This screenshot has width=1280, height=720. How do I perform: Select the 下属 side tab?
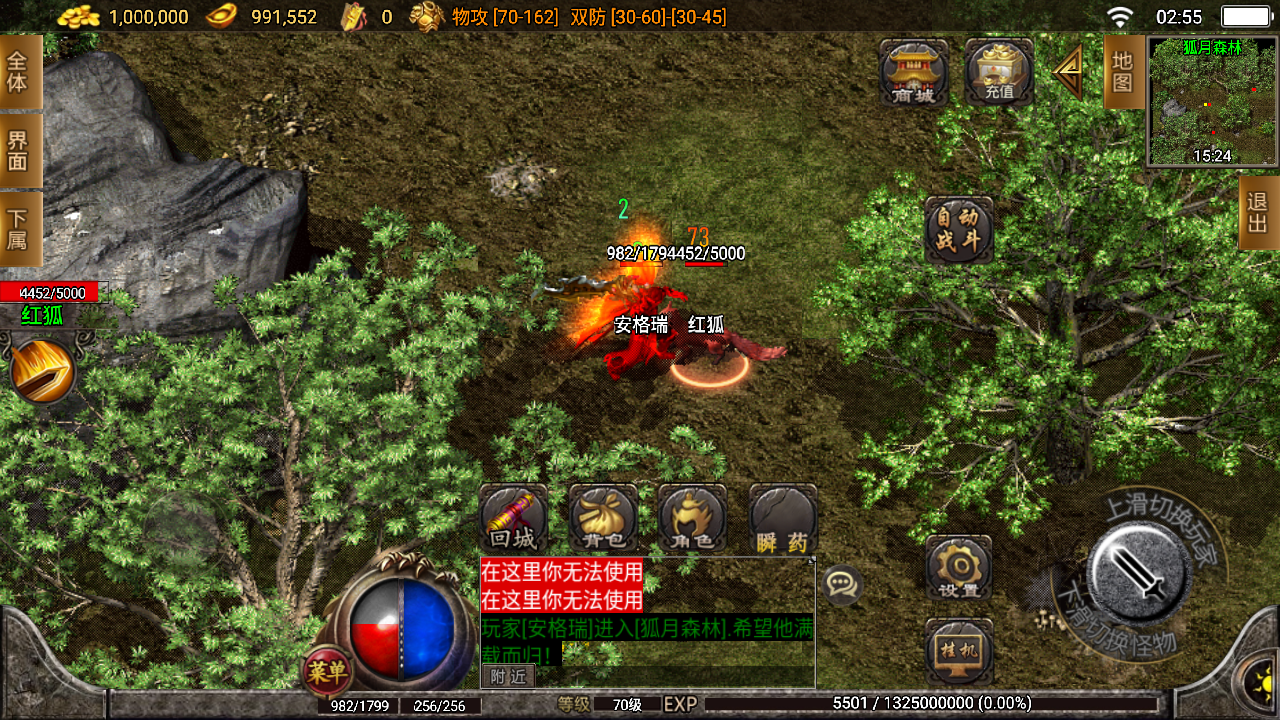coord(19,229)
